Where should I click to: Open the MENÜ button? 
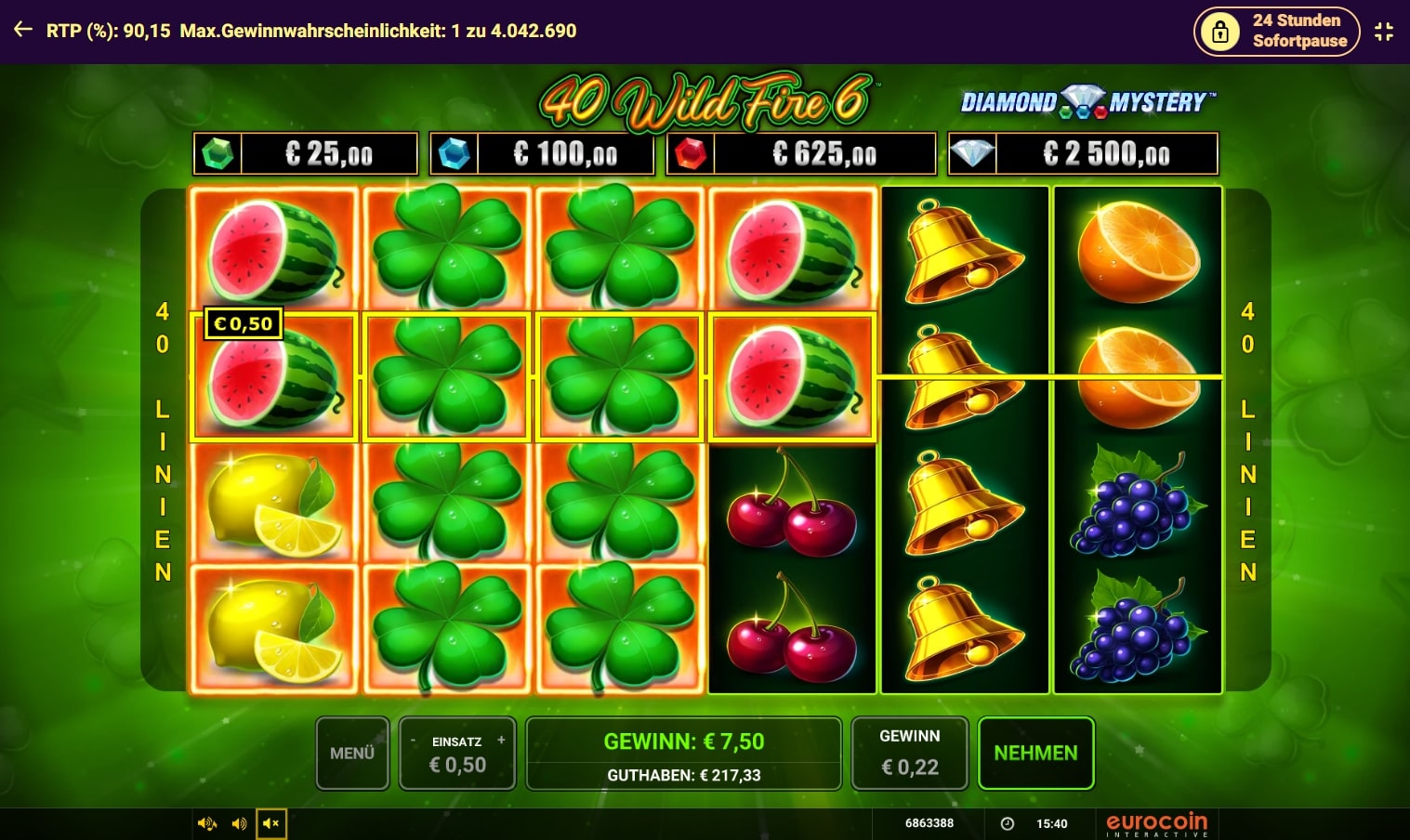pyautogui.click(x=352, y=753)
